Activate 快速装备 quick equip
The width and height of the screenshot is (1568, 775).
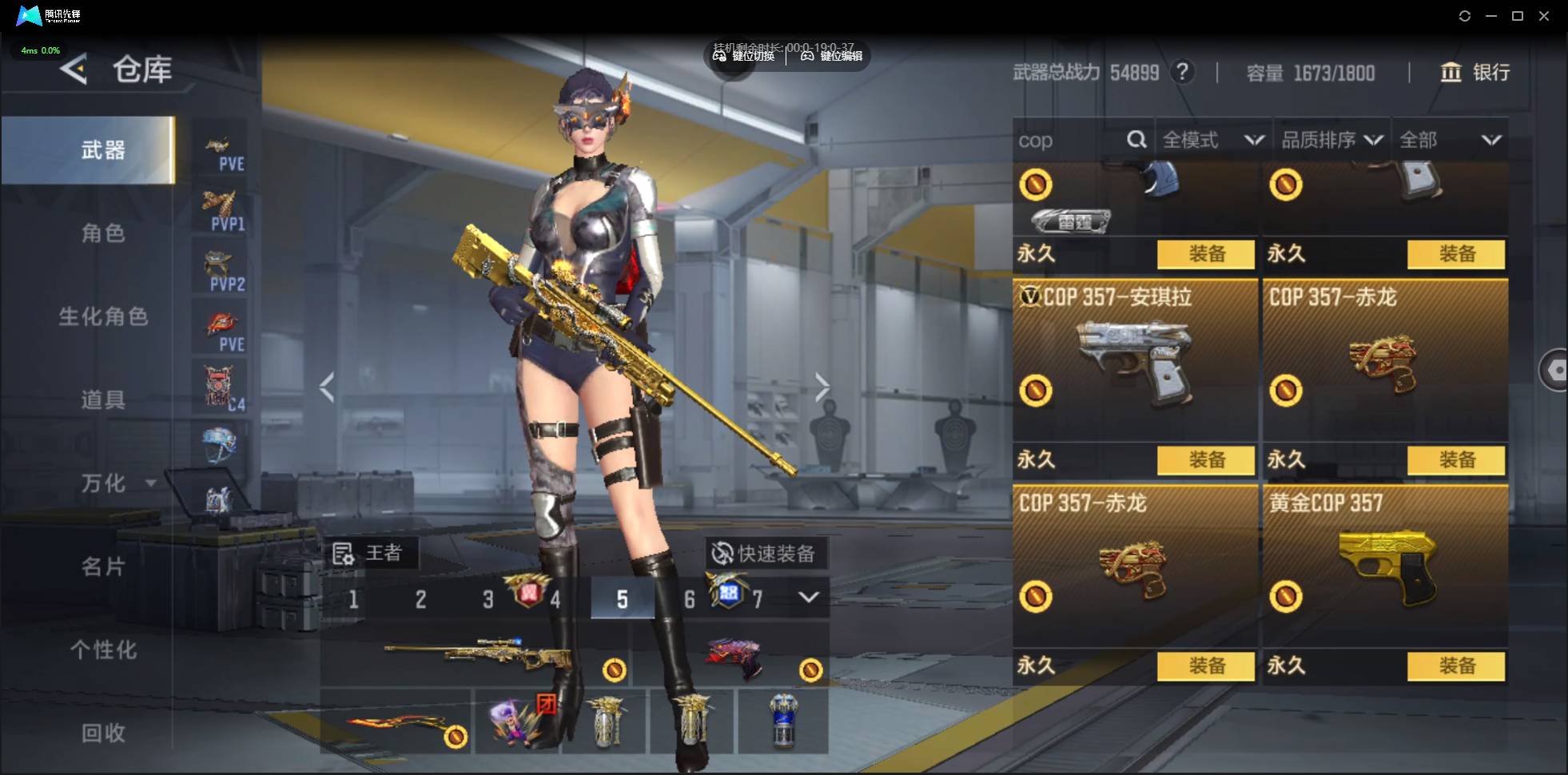(766, 553)
